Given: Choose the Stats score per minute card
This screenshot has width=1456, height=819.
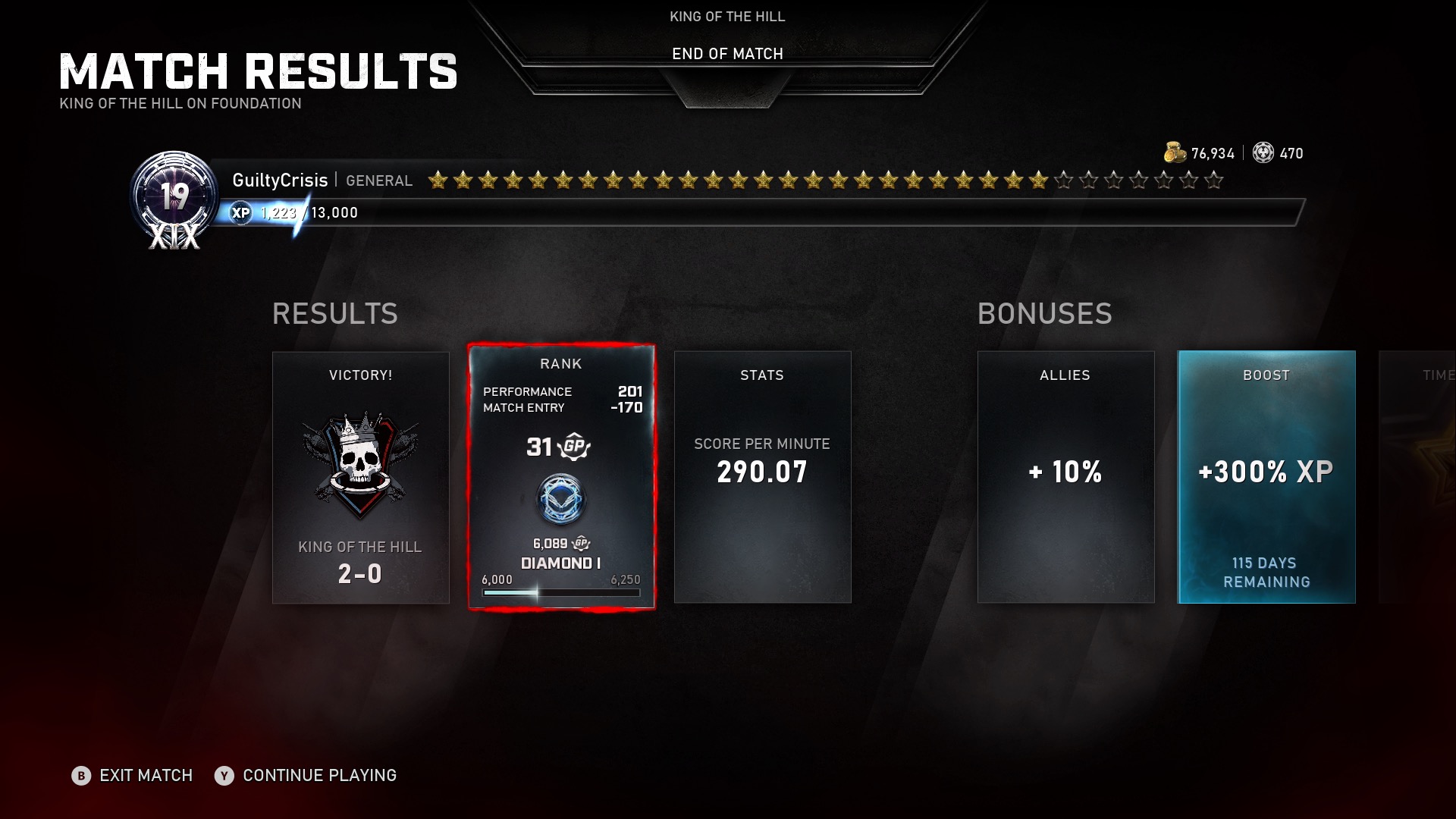Looking at the screenshot, I should (x=762, y=477).
